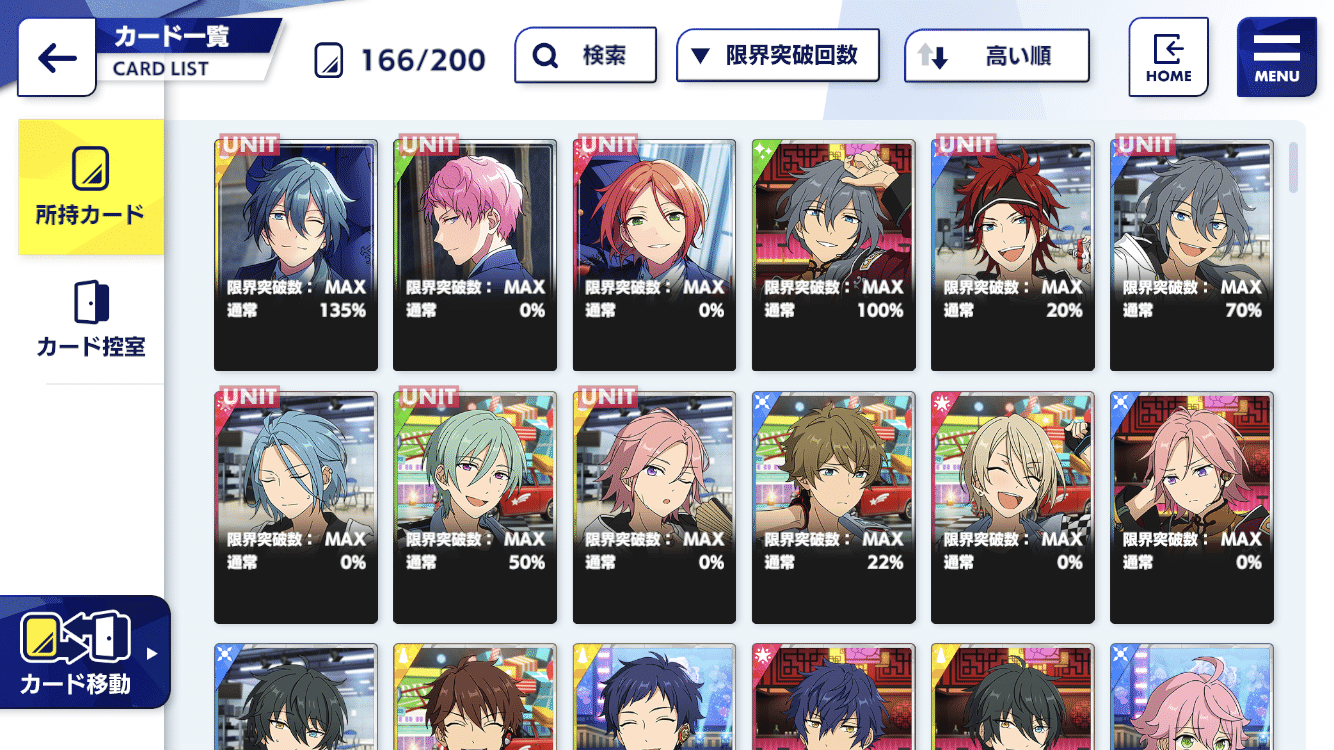Viewport: 1334px width, 750px height.
Task: Switch to the 所持カード tab
Action: point(91,187)
